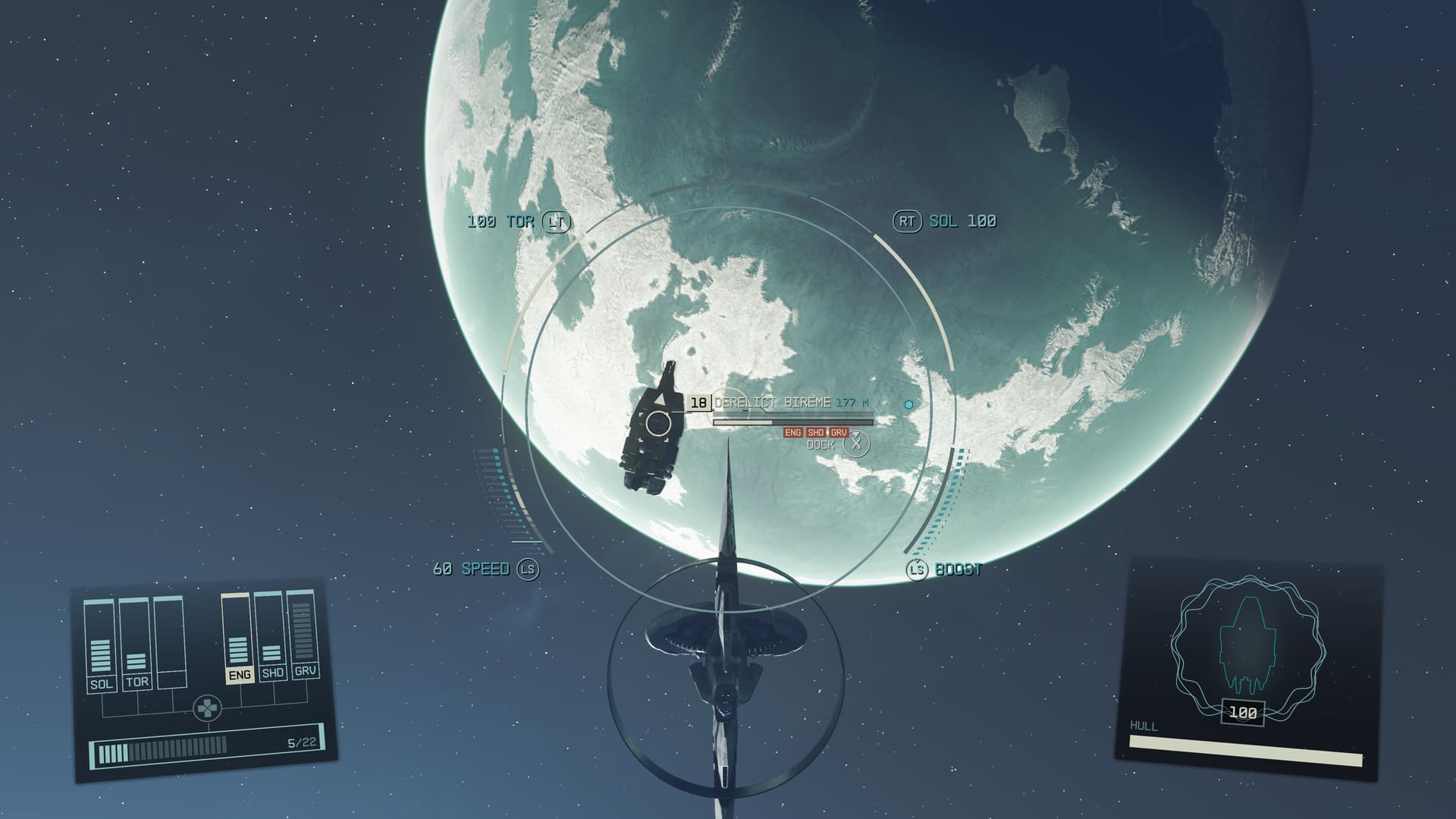
Task: Select the SOL weapon power column
Action: pyautogui.click(x=100, y=645)
